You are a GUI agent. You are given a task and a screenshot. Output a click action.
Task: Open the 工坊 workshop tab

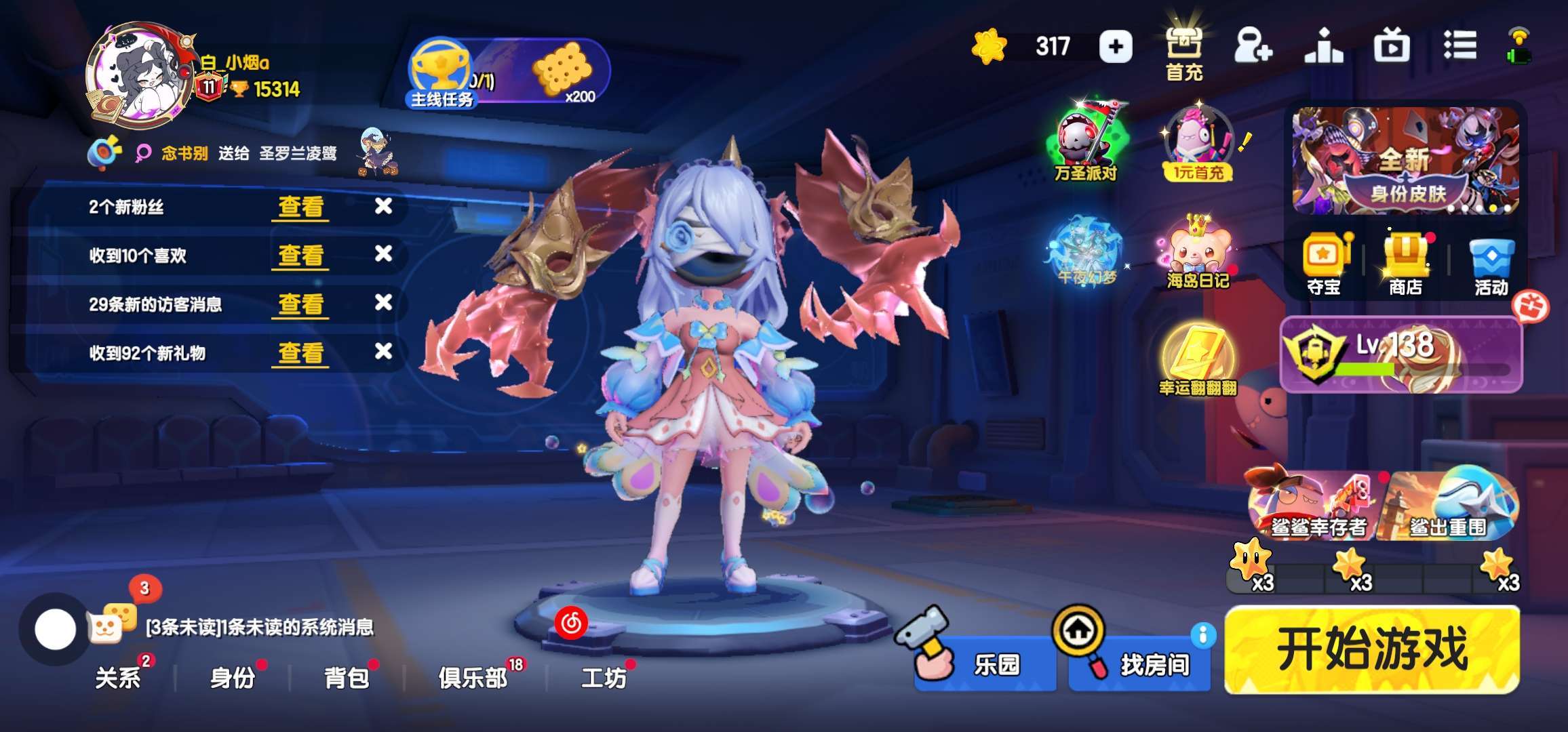pos(604,677)
